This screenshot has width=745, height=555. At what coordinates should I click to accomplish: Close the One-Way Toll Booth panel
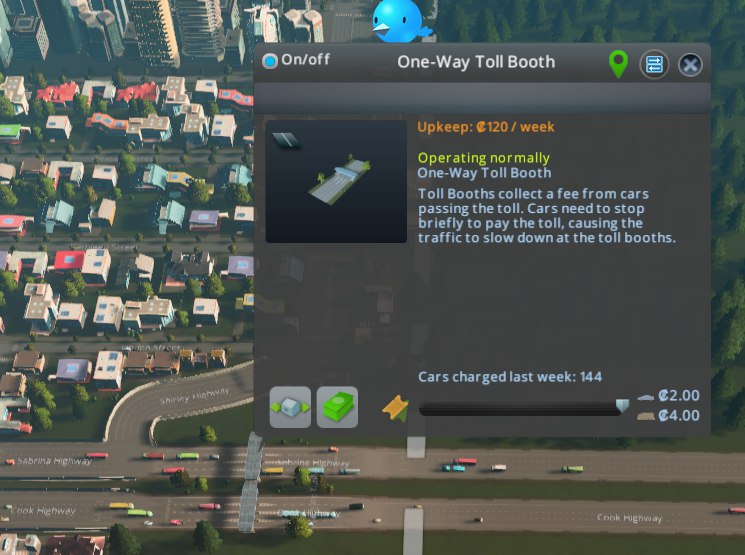tap(690, 66)
